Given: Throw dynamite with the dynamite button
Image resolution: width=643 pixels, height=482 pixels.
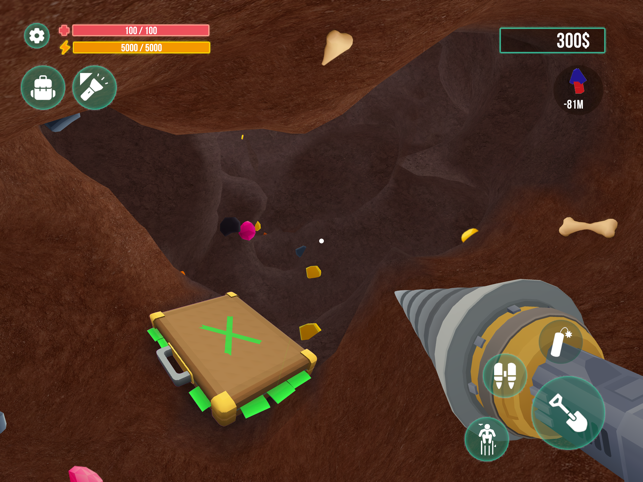Looking at the screenshot, I should point(561,343).
